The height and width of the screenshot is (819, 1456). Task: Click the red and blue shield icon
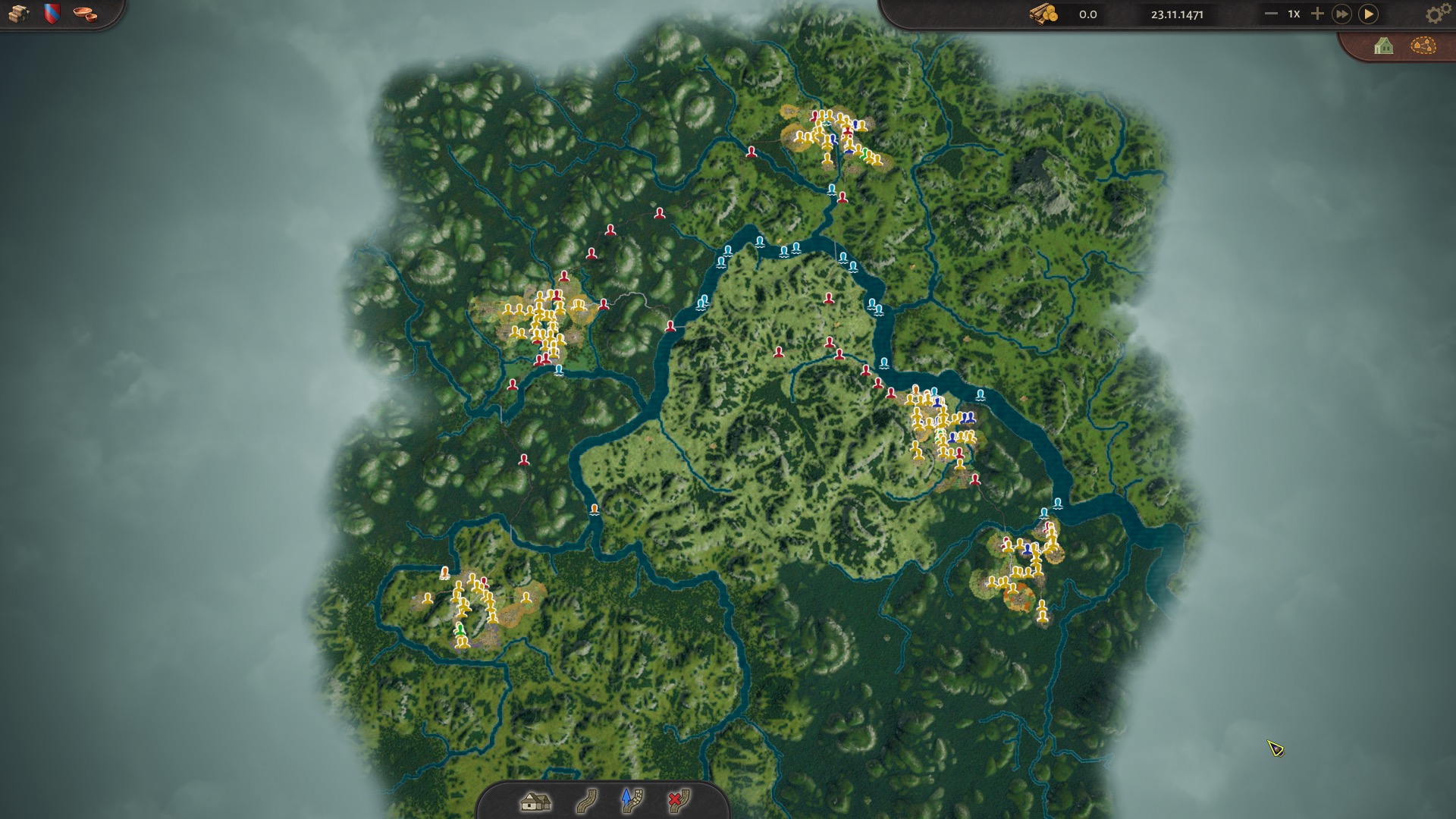(x=52, y=14)
